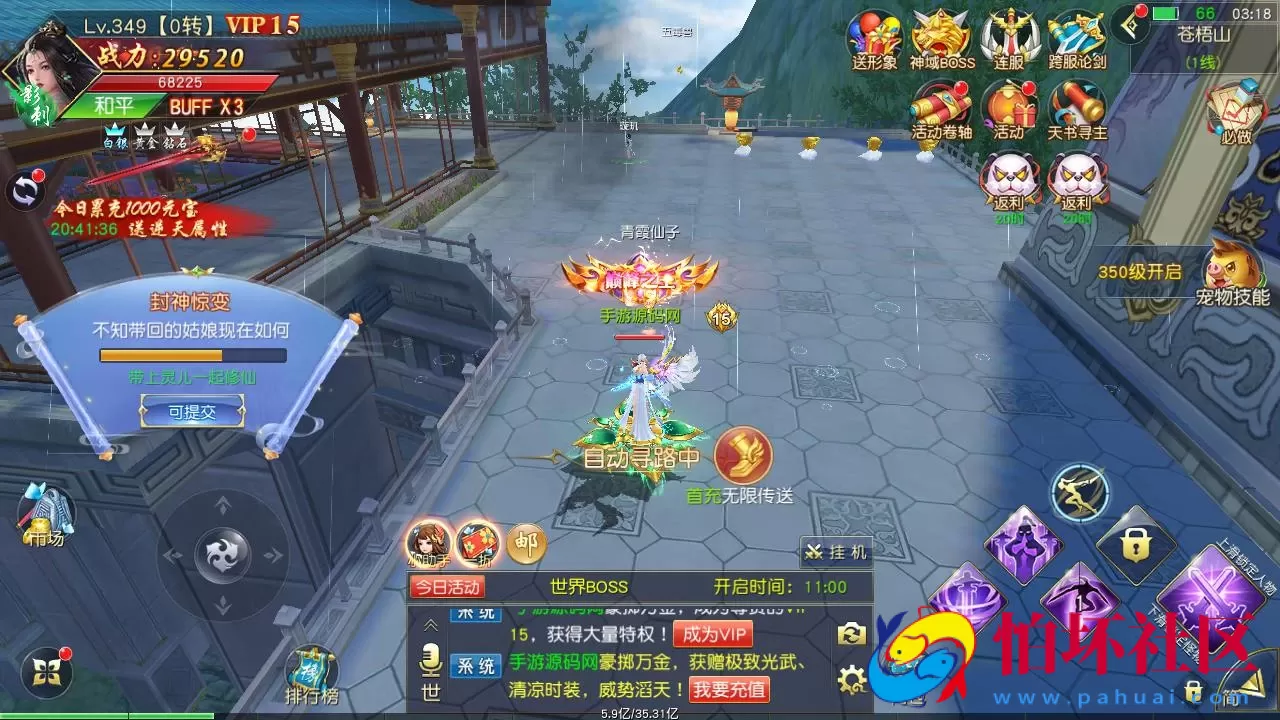Activate the 首充无限传送 teleport icon
Image resolution: width=1280 pixels, height=720 pixels.
pos(742,456)
